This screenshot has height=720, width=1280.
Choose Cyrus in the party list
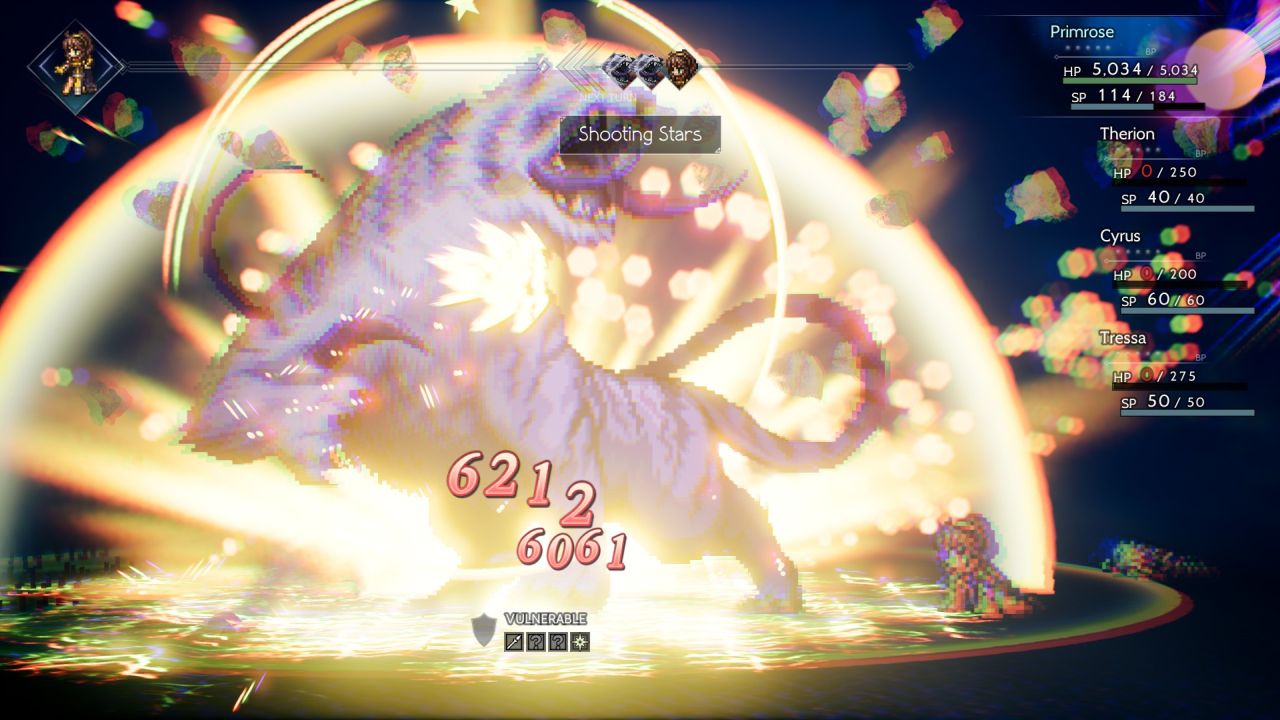click(1178, 273)
